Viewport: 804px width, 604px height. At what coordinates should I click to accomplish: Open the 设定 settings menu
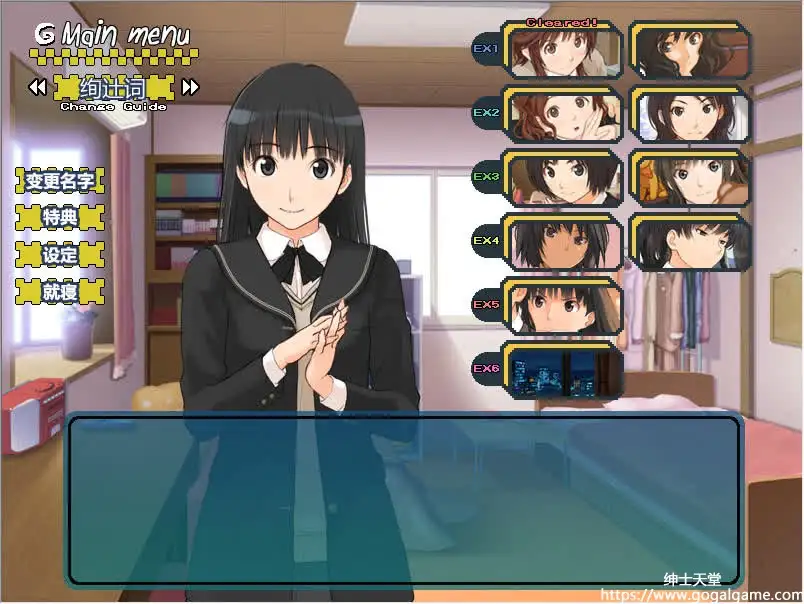(x=60, y=254)
